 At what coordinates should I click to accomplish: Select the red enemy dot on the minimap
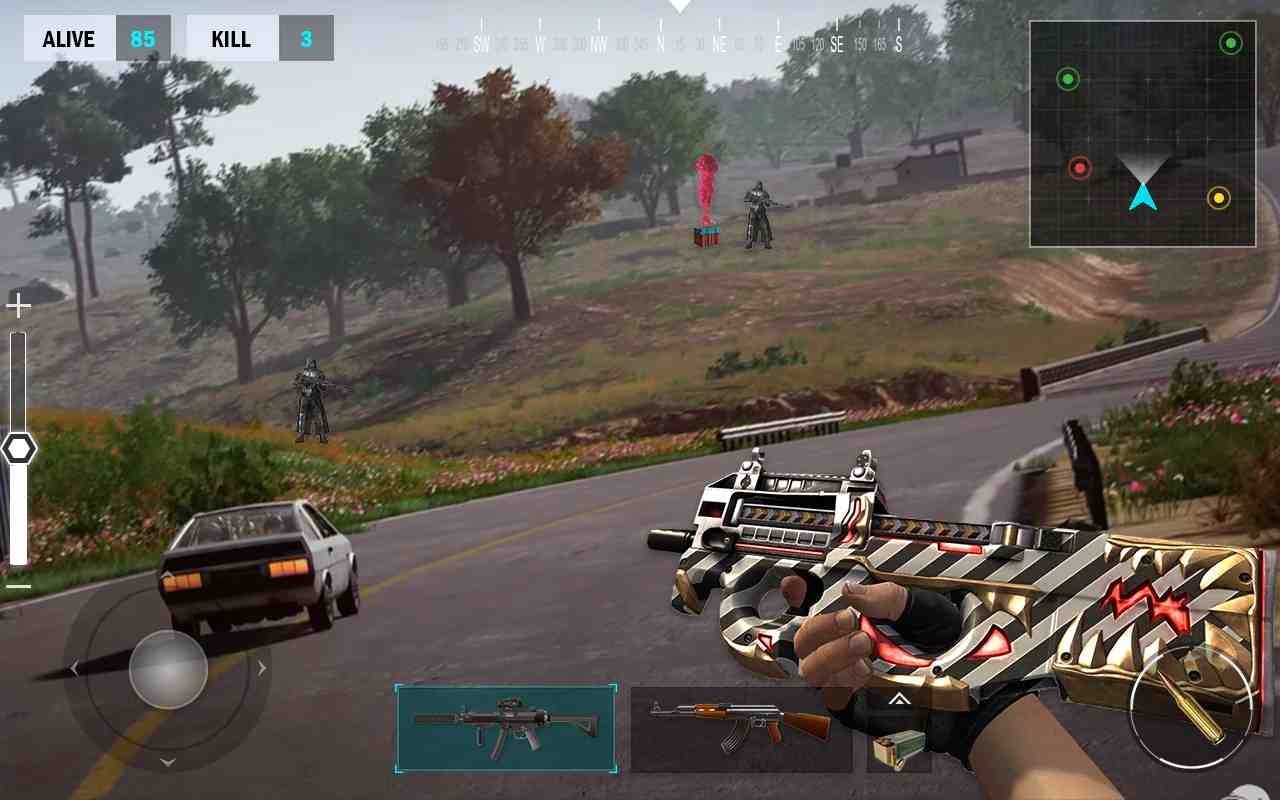(x=1081, y=167)
